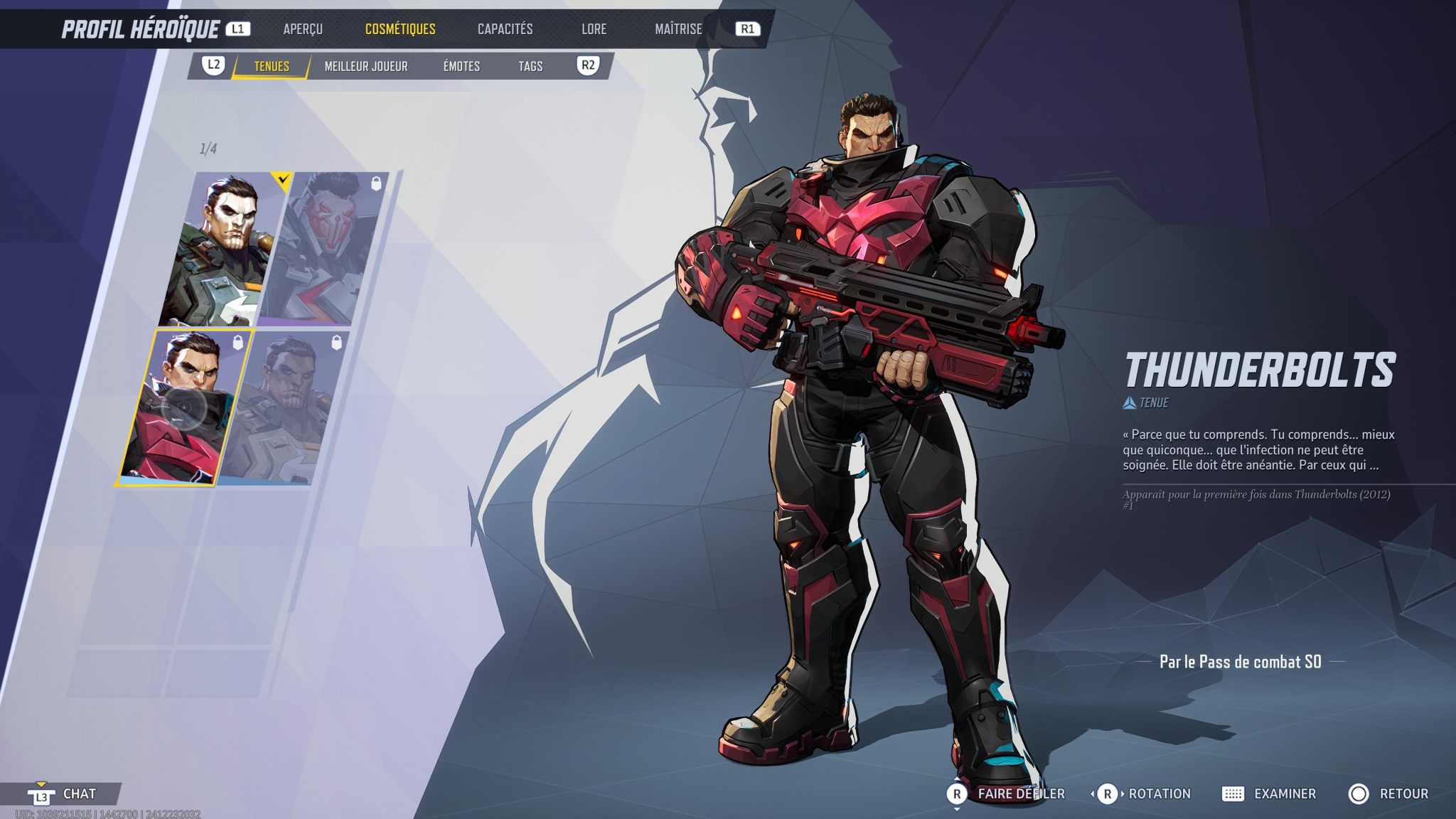Open the LORE section
The width and height of the screenshot is (1456, 819).
[x=594, y=29]
